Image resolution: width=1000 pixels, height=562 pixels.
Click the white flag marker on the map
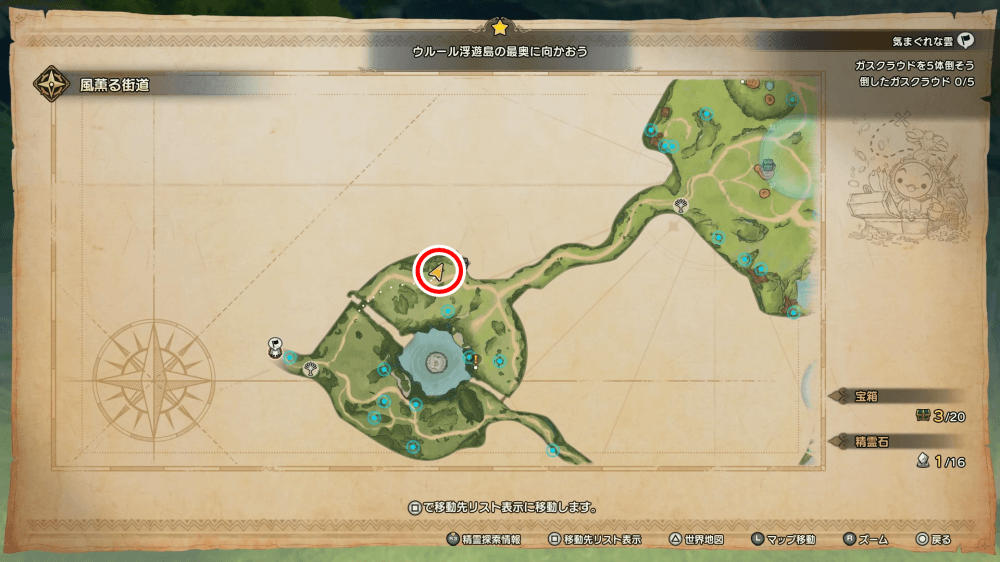[274, 346]
